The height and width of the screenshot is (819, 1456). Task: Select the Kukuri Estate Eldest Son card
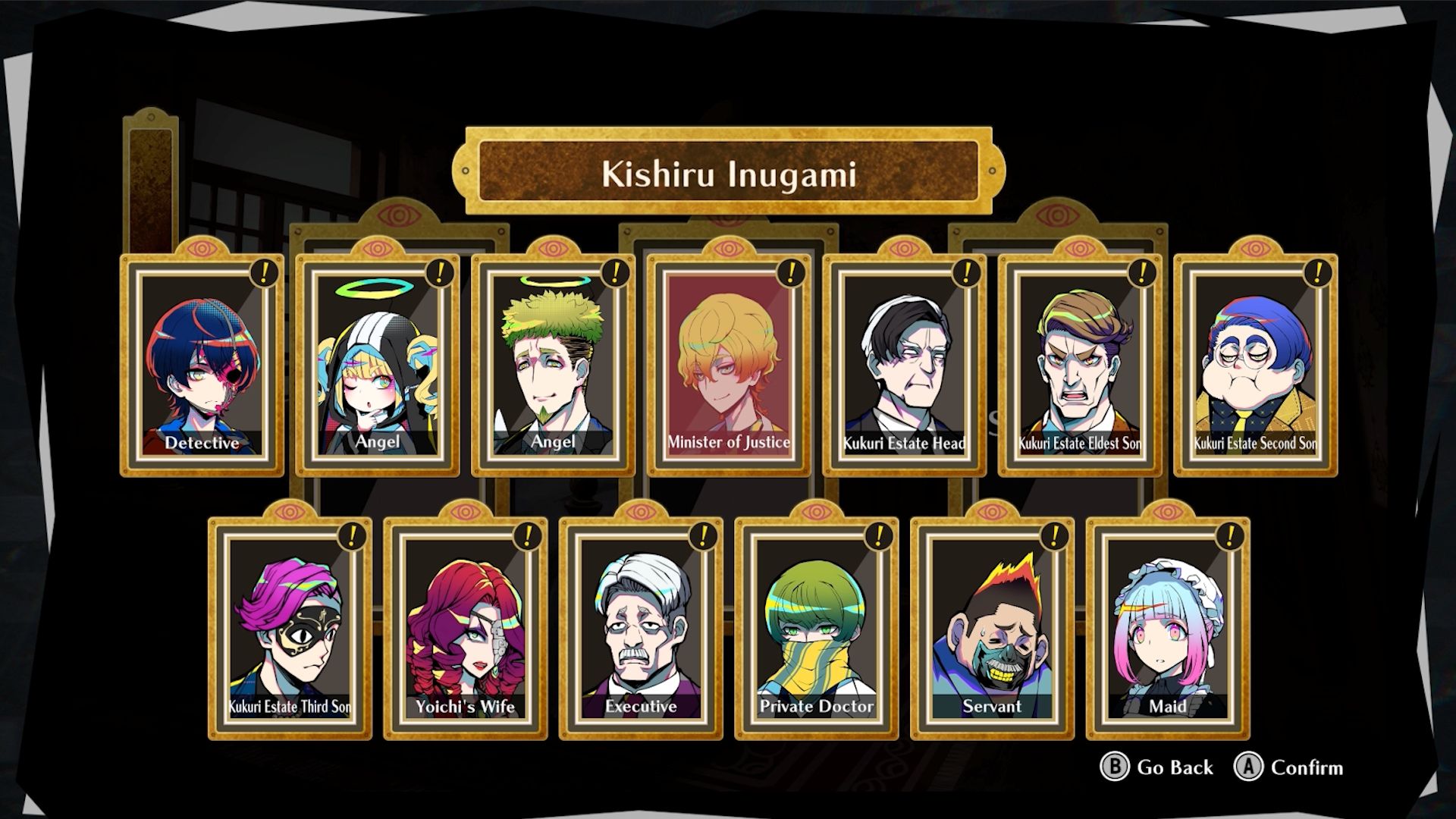[1080, 366]
